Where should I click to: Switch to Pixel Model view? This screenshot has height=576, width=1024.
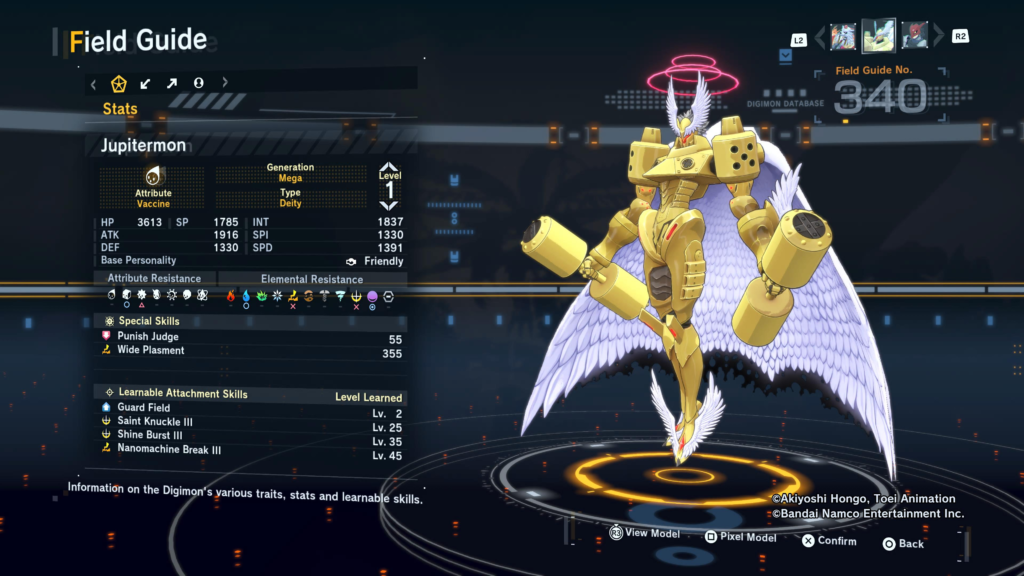coord(740,538)
